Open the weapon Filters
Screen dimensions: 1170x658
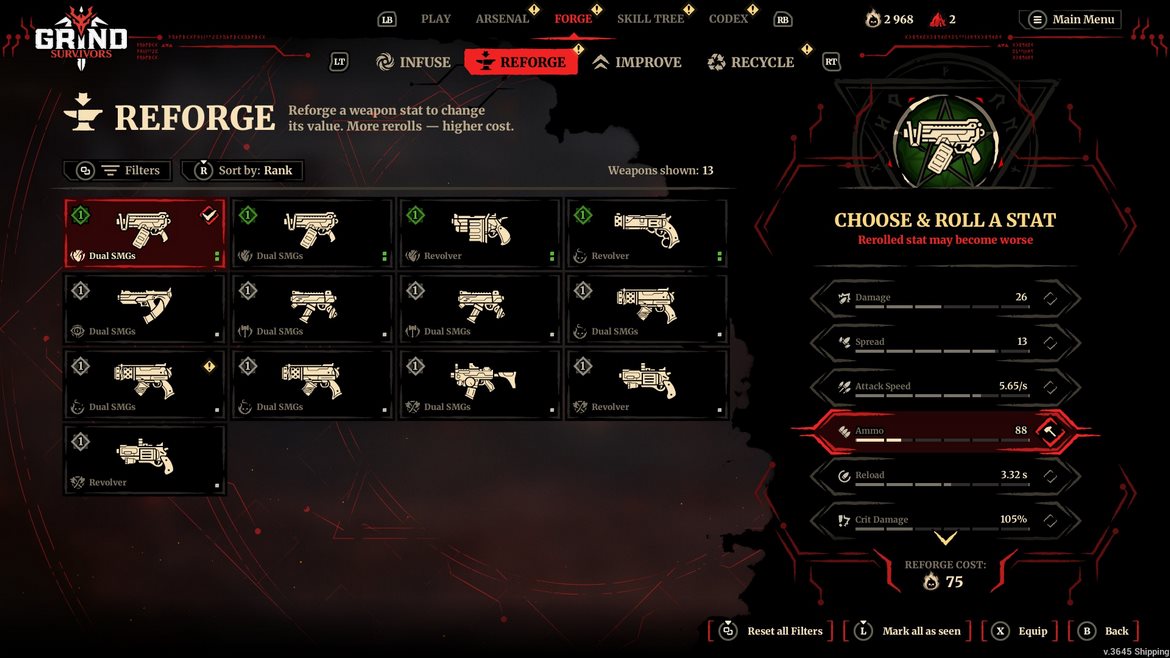pyautogui.click(x=118, y=171)
